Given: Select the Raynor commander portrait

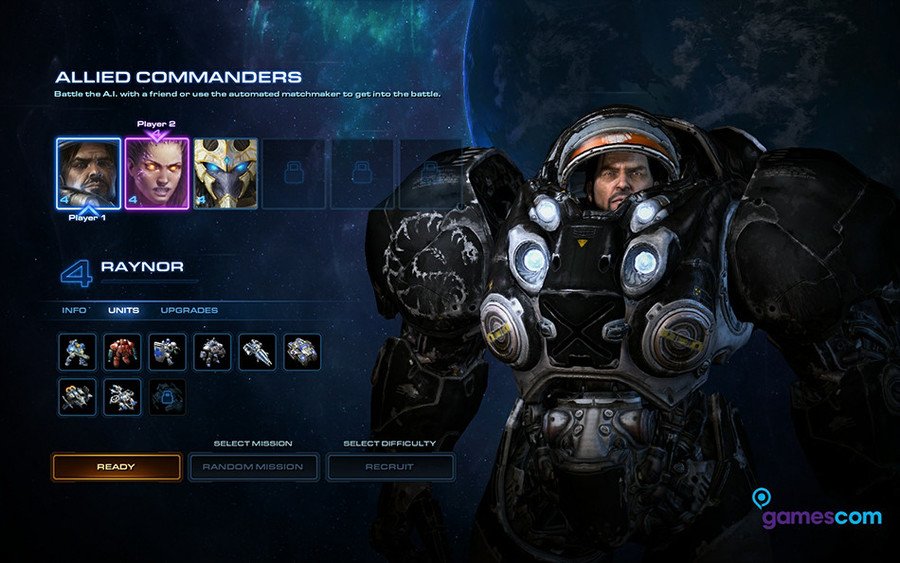Looking at the screenshot, I should (x=88, y=173).
